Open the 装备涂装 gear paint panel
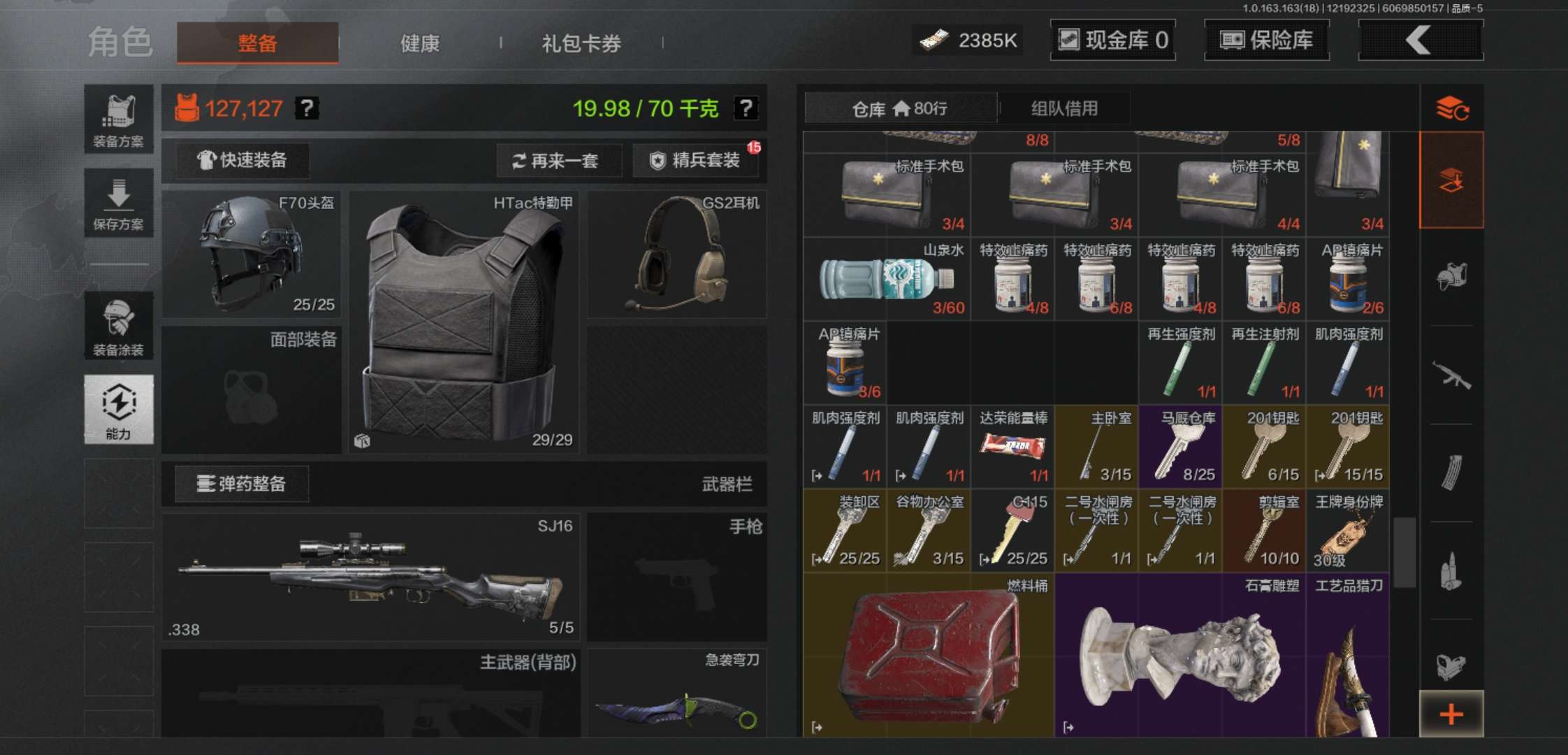Image resolution: width=1568 pixels, height=755 pixels. pyautogui.click(x=119, y=325)
